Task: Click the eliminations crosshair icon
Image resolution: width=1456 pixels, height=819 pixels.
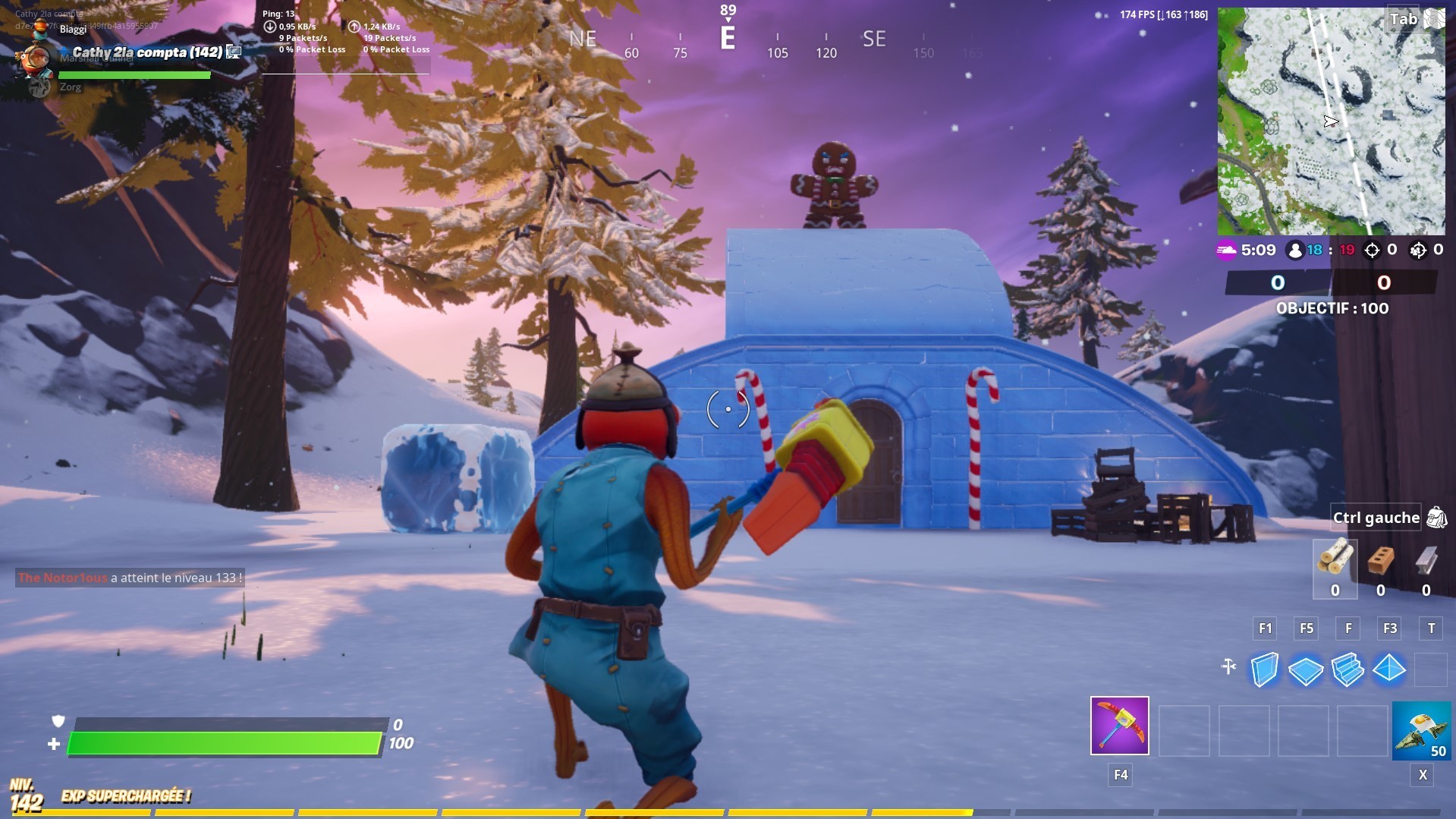Action: (x=1372, y=250)
